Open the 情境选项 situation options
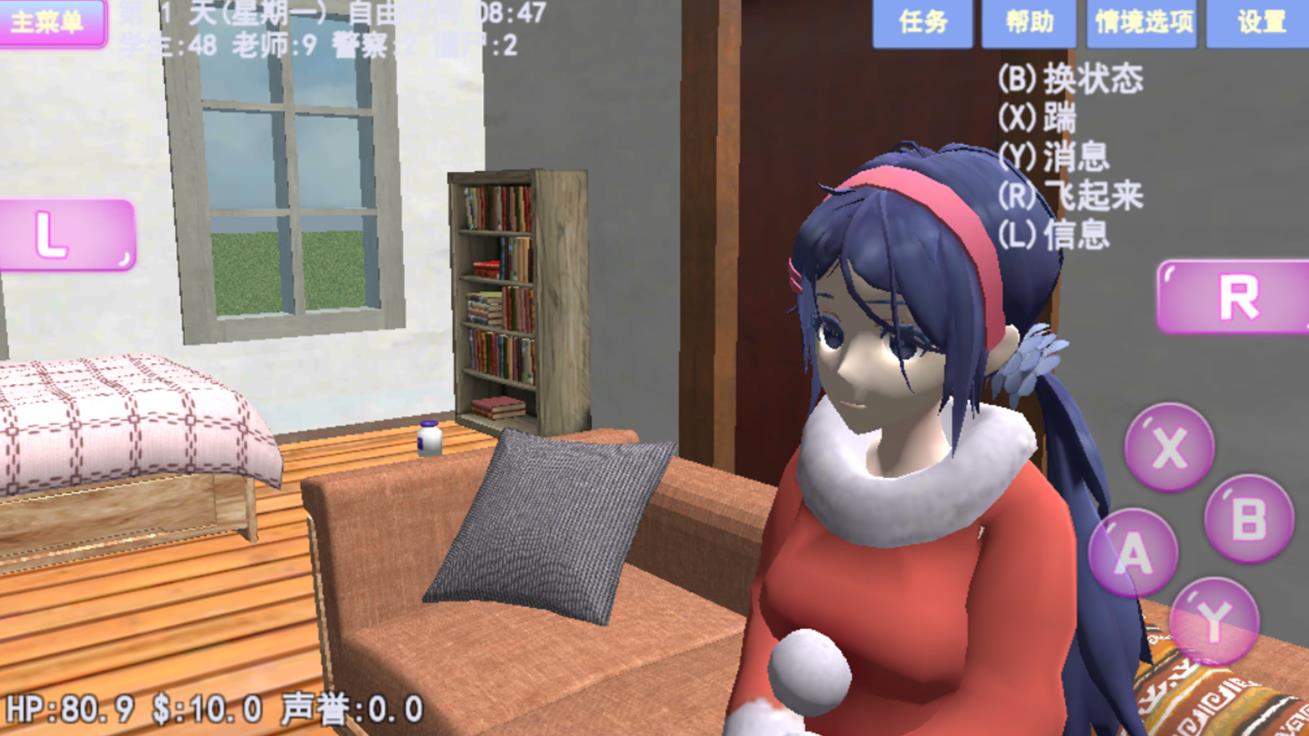The height and width of the screenshot is (736, 1309). pos(1143,23)
